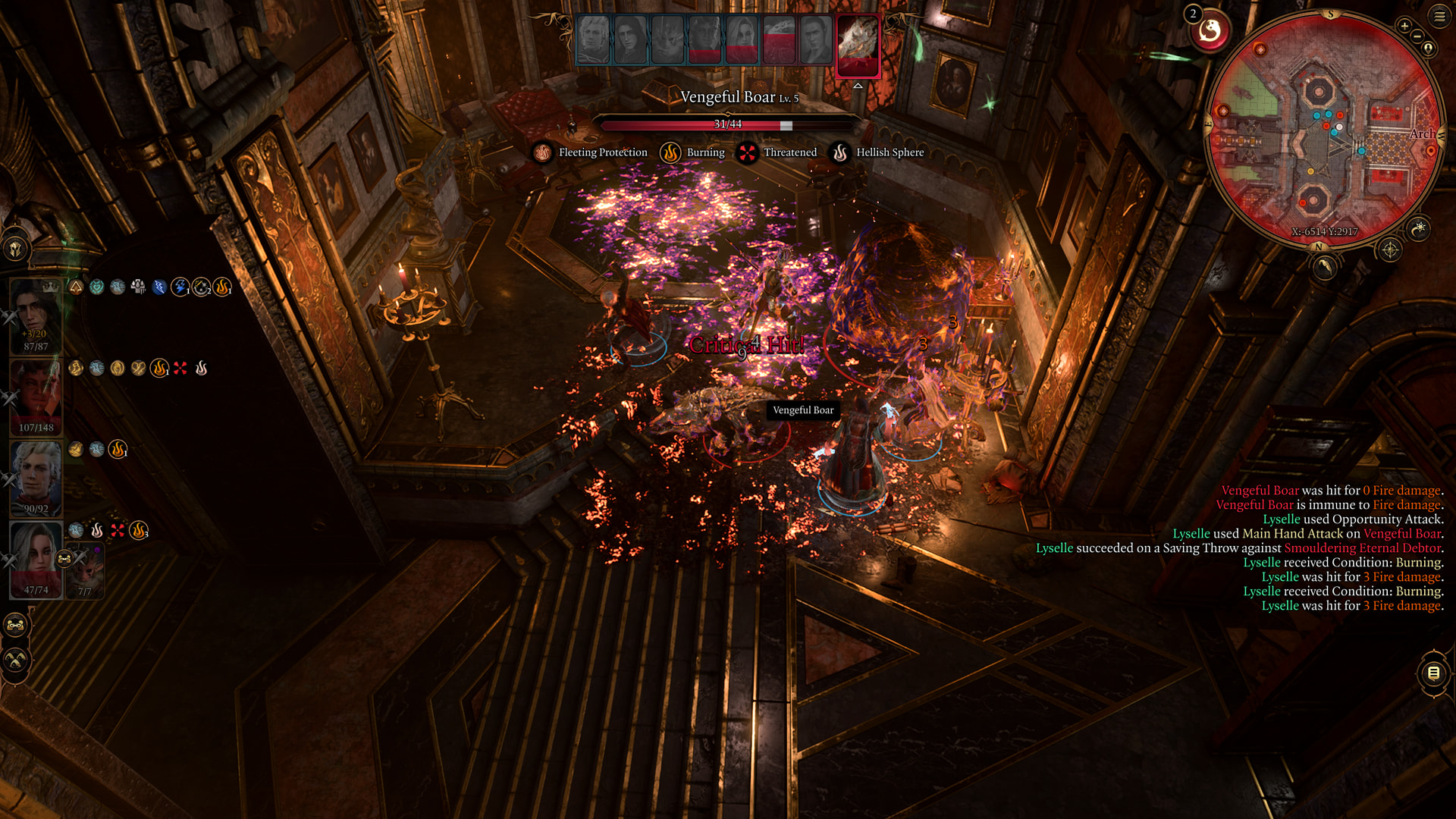Viewport: 1456px width, 819px height.
Task: Select the Vengeful Boar turn order portrait
Action: click(858, 44)
